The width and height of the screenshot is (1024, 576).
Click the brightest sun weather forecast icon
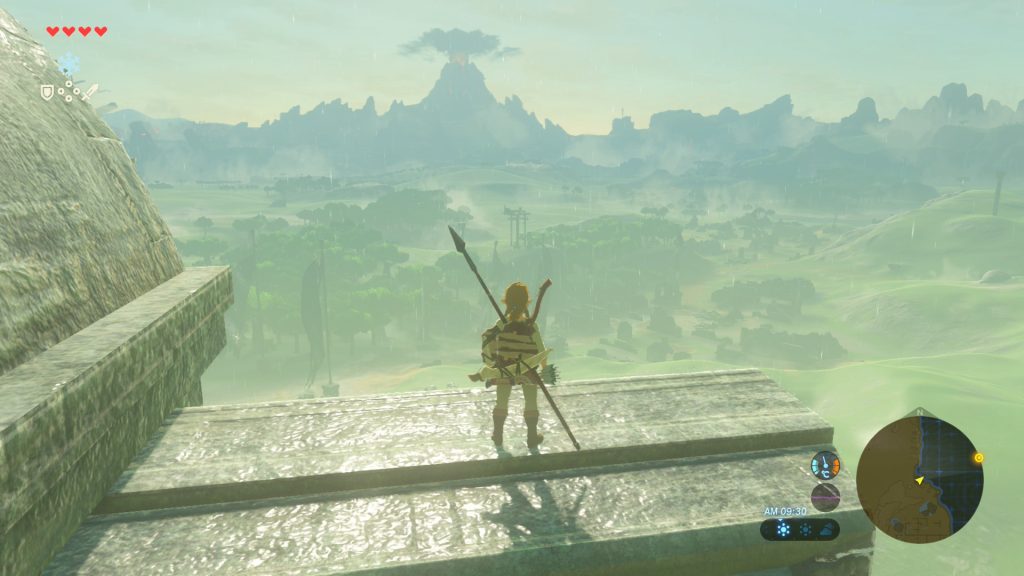783,530
